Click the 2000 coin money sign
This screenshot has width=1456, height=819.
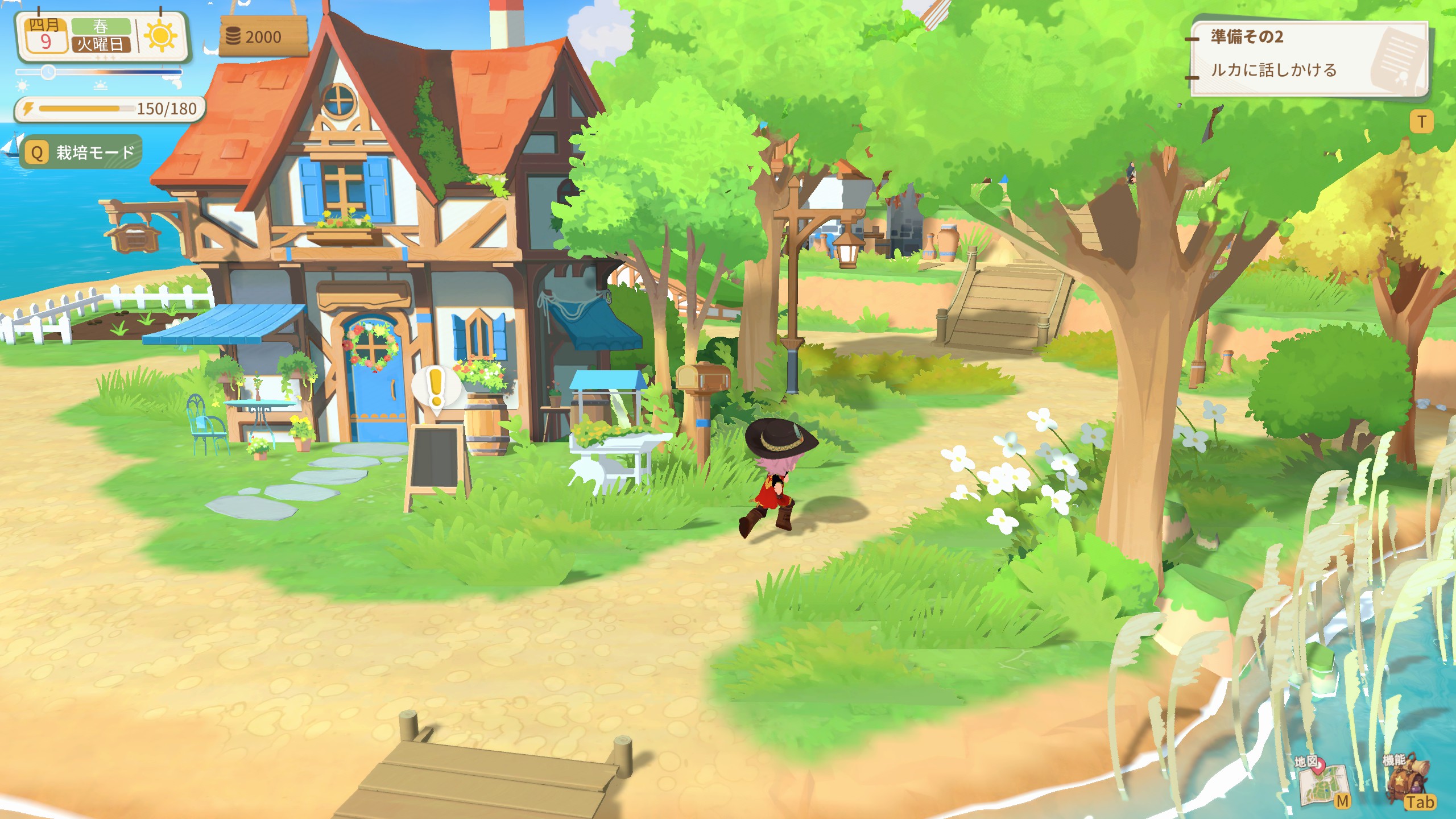coord(263,37)
